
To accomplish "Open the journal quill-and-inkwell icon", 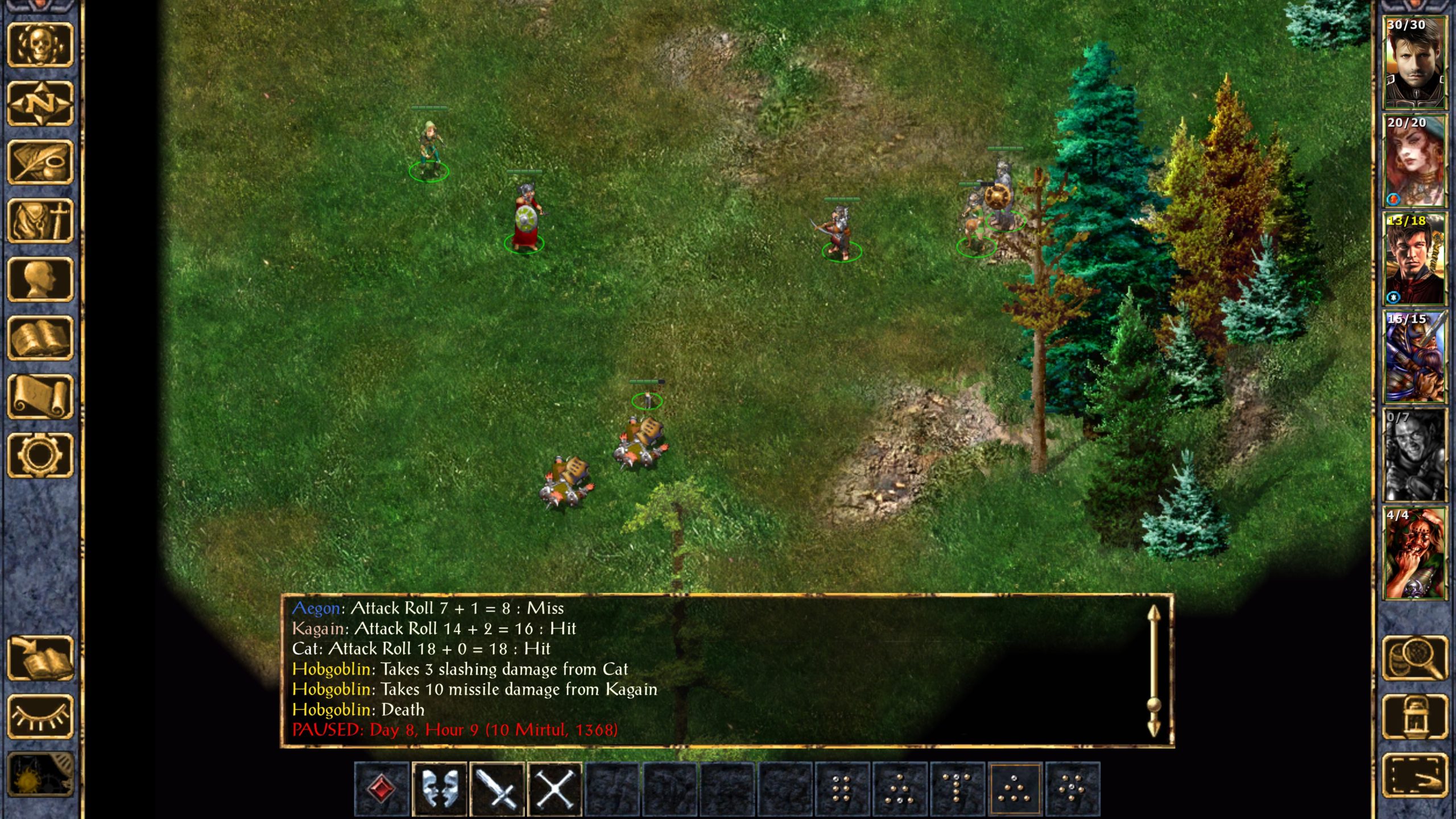I will tap(40, 162).
